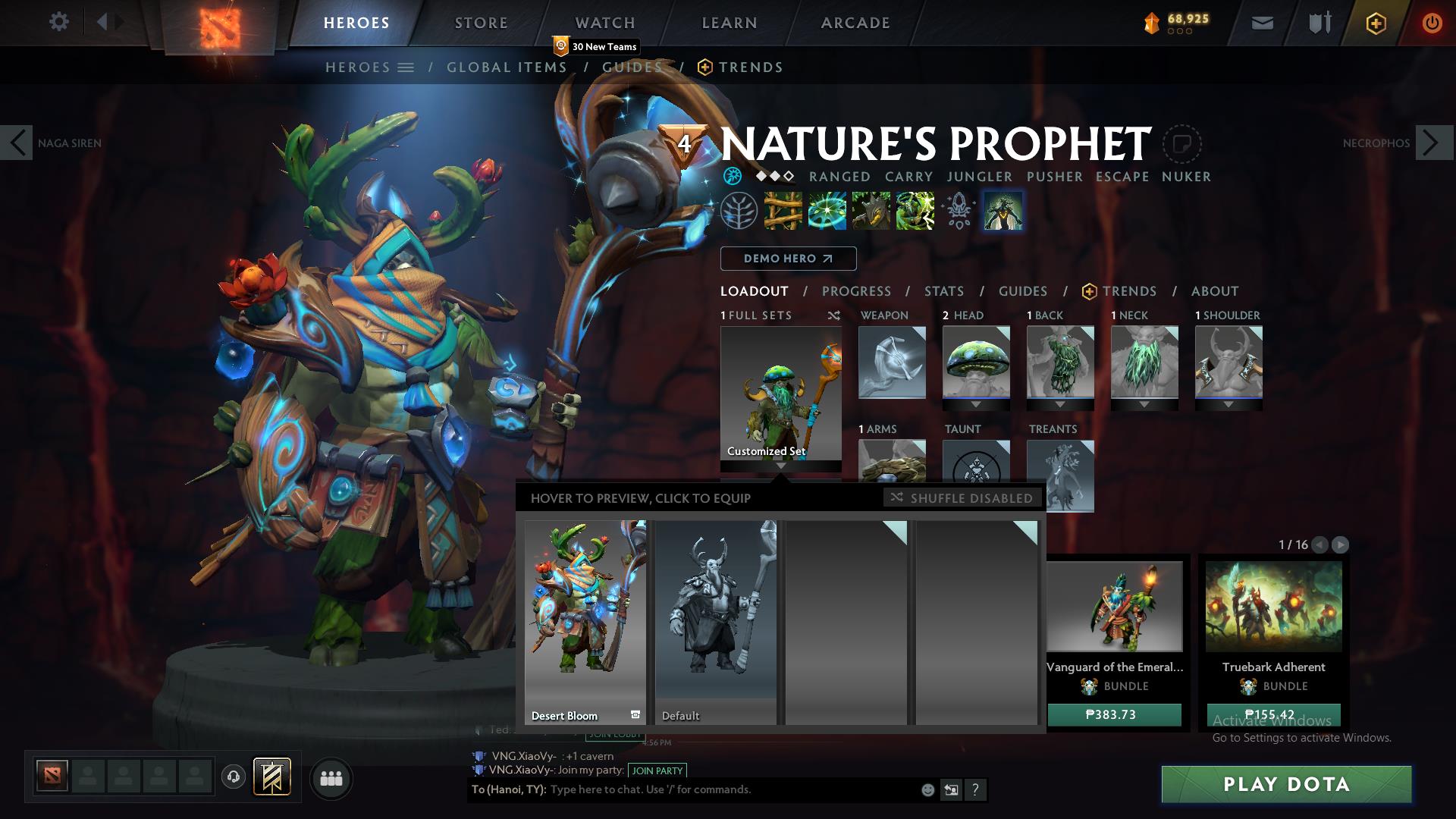Image resolution: width=1456 pixels, height=819 pixels.
Task: Switch to the Progress tab
Action: point(857,291)
